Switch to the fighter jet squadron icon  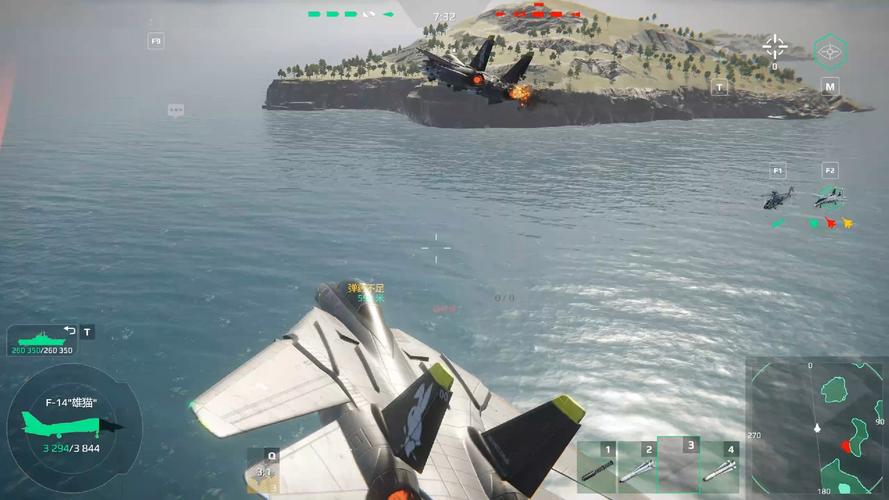click(x=829, y=198)
